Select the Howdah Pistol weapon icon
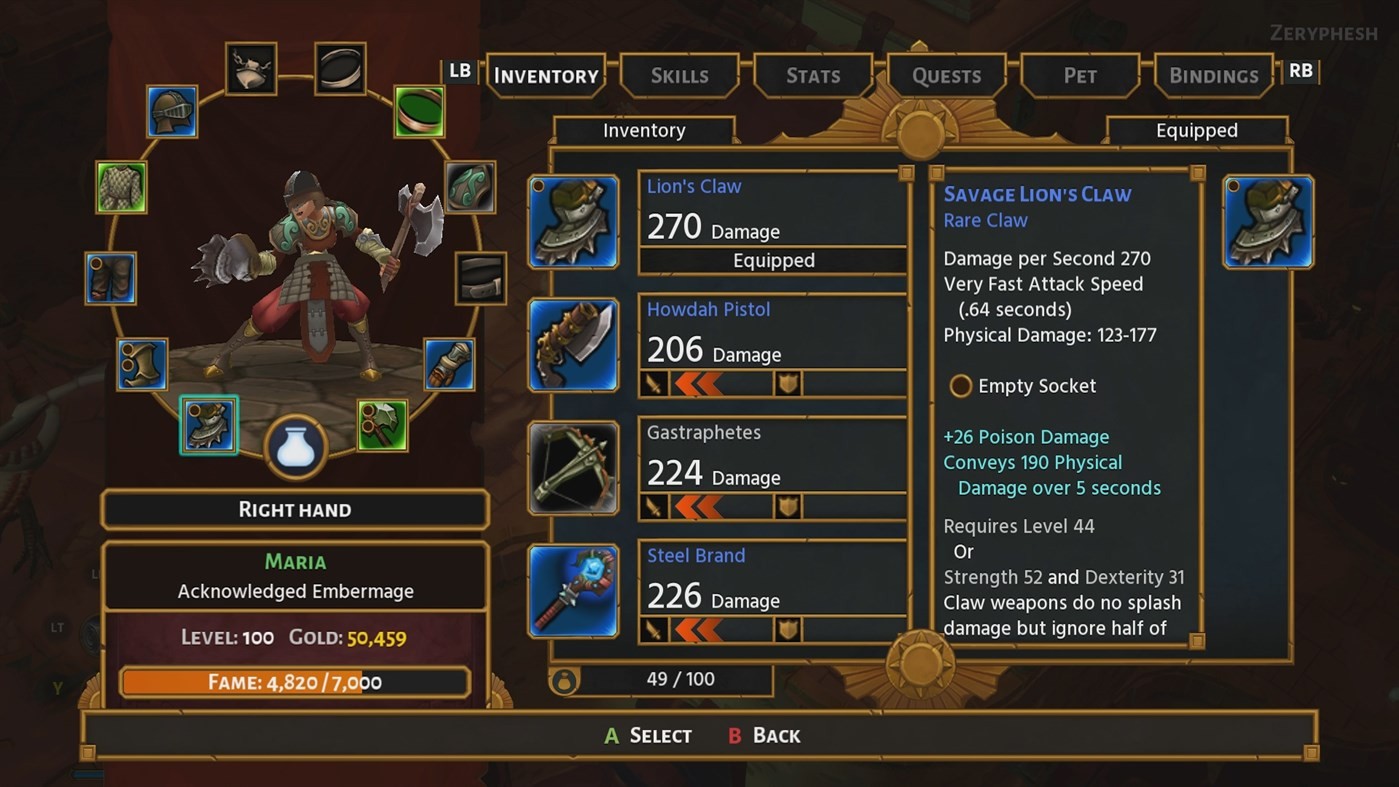The height and width of the screenshot is (787, 1399). pyautogui.click(x=572, y=344)
